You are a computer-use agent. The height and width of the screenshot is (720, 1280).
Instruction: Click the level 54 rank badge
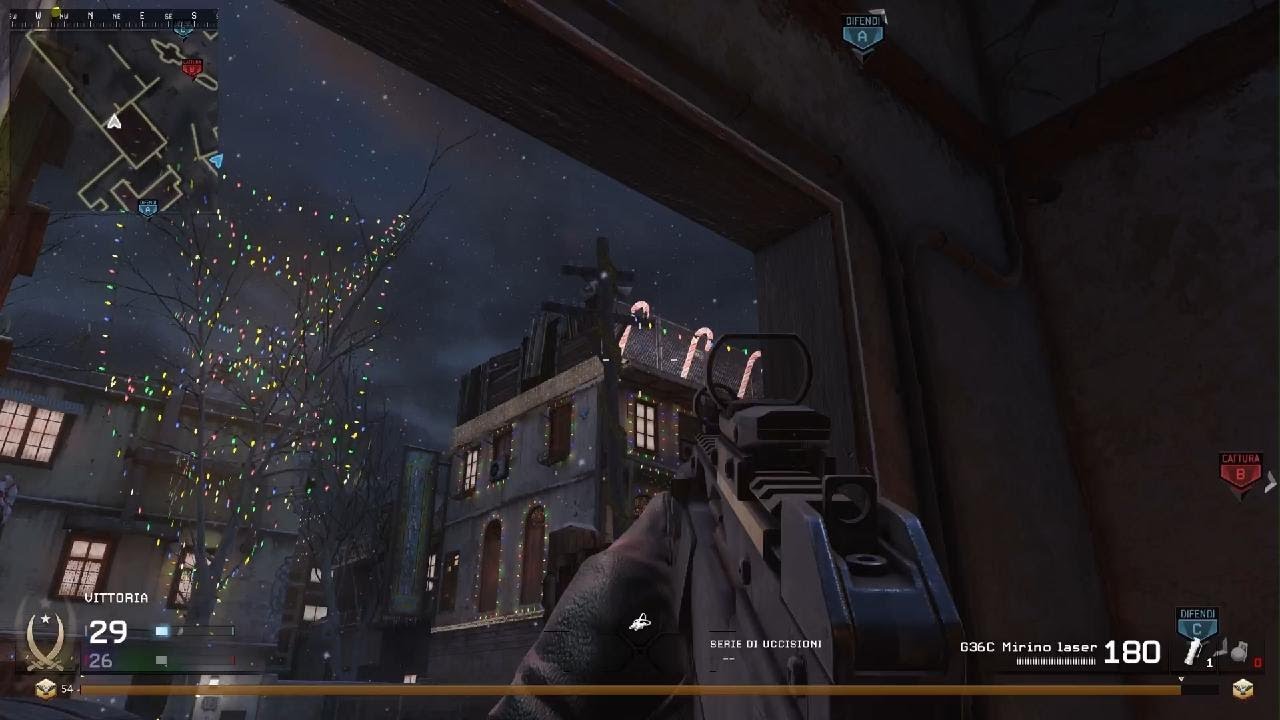45,688
